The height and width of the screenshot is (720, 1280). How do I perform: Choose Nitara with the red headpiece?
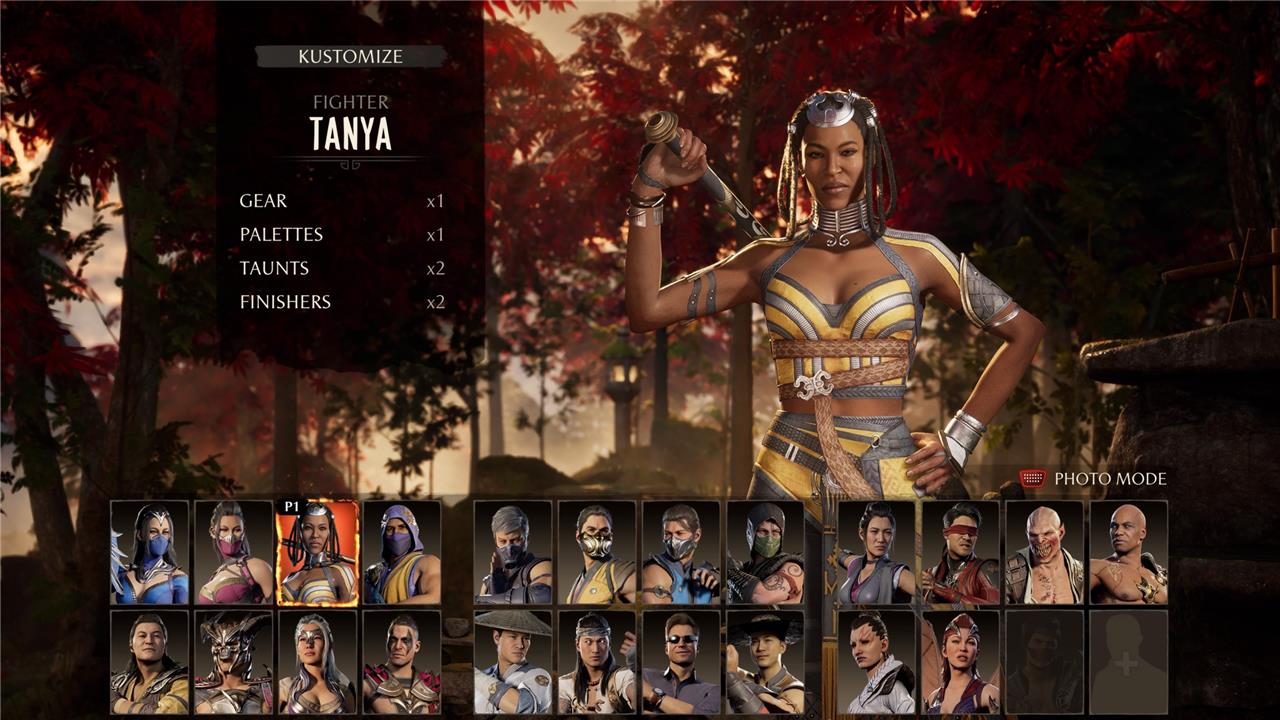(960, 662)
